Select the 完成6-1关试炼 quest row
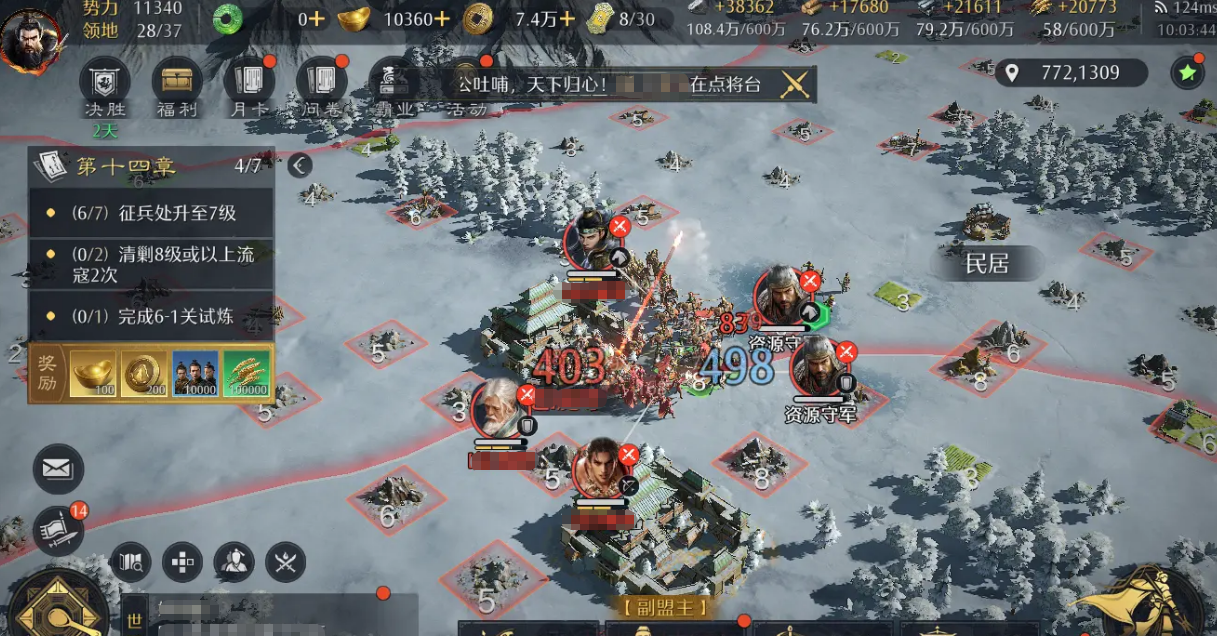 [x=152, y=316]
